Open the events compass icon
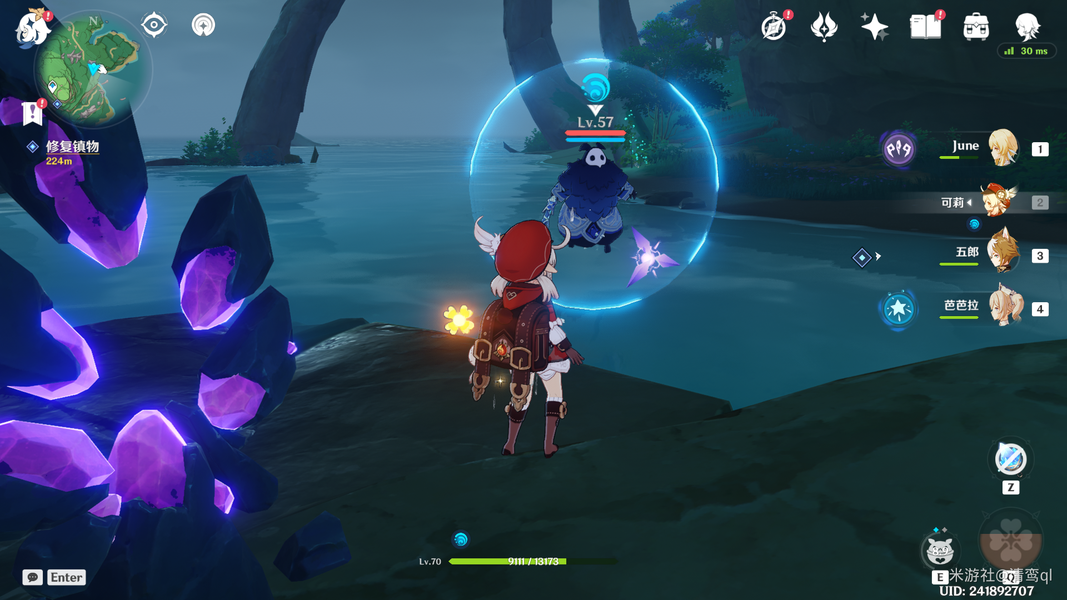This screenshot has width=1067, height=600. [x=773, y=27]
